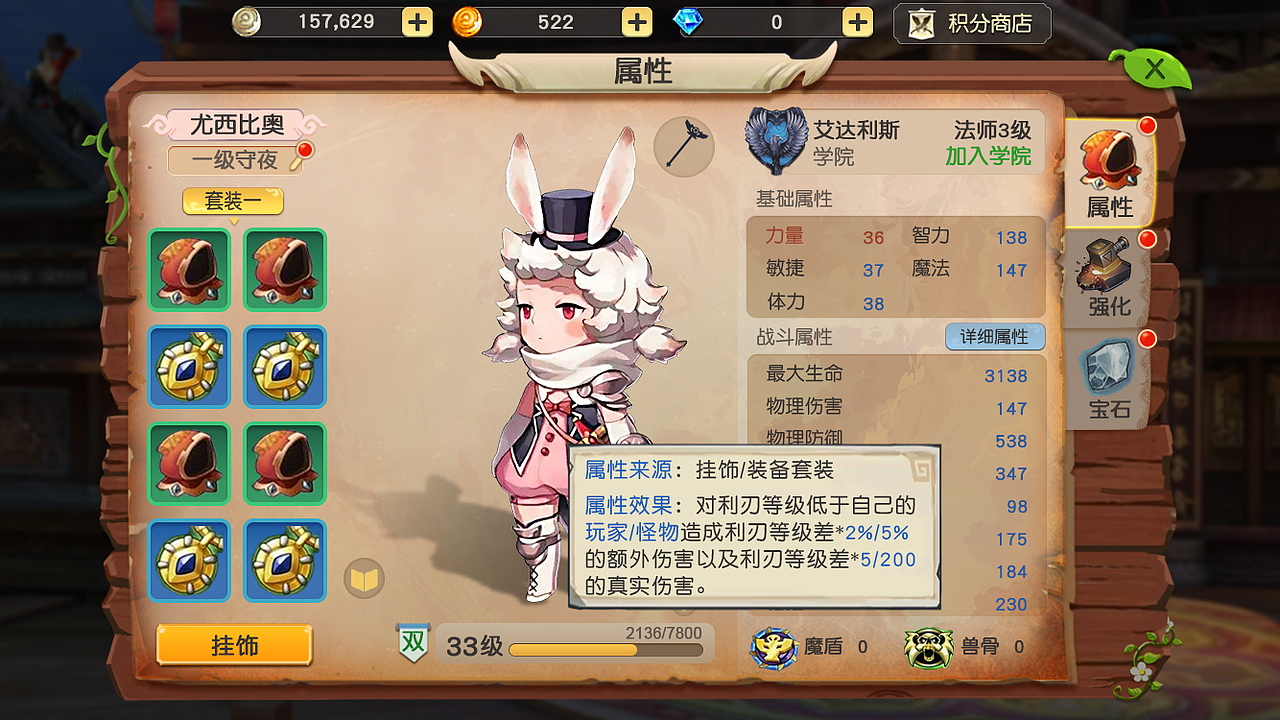
Task: Select the first hood equipment slot
Action: (189, 271)
